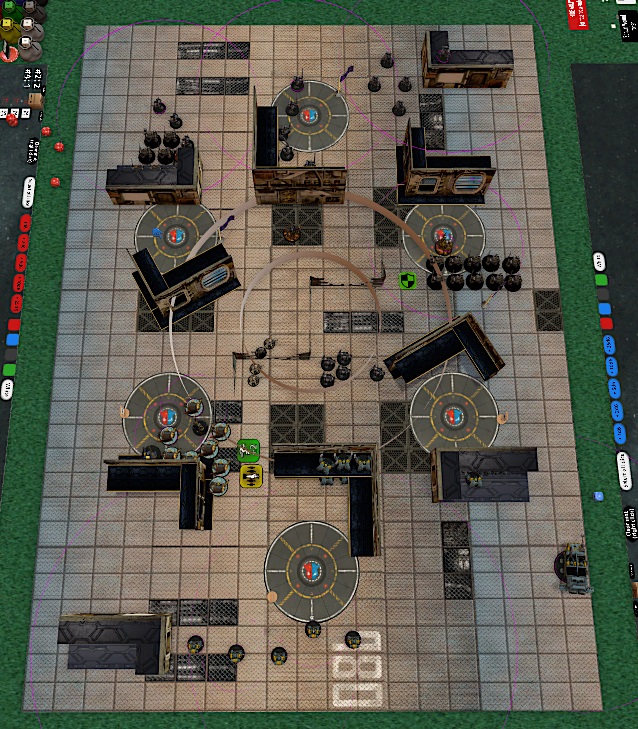The image size is (638, 729).
Task: Click the red square on the left-side panel
Action: (x=13, y=325)
